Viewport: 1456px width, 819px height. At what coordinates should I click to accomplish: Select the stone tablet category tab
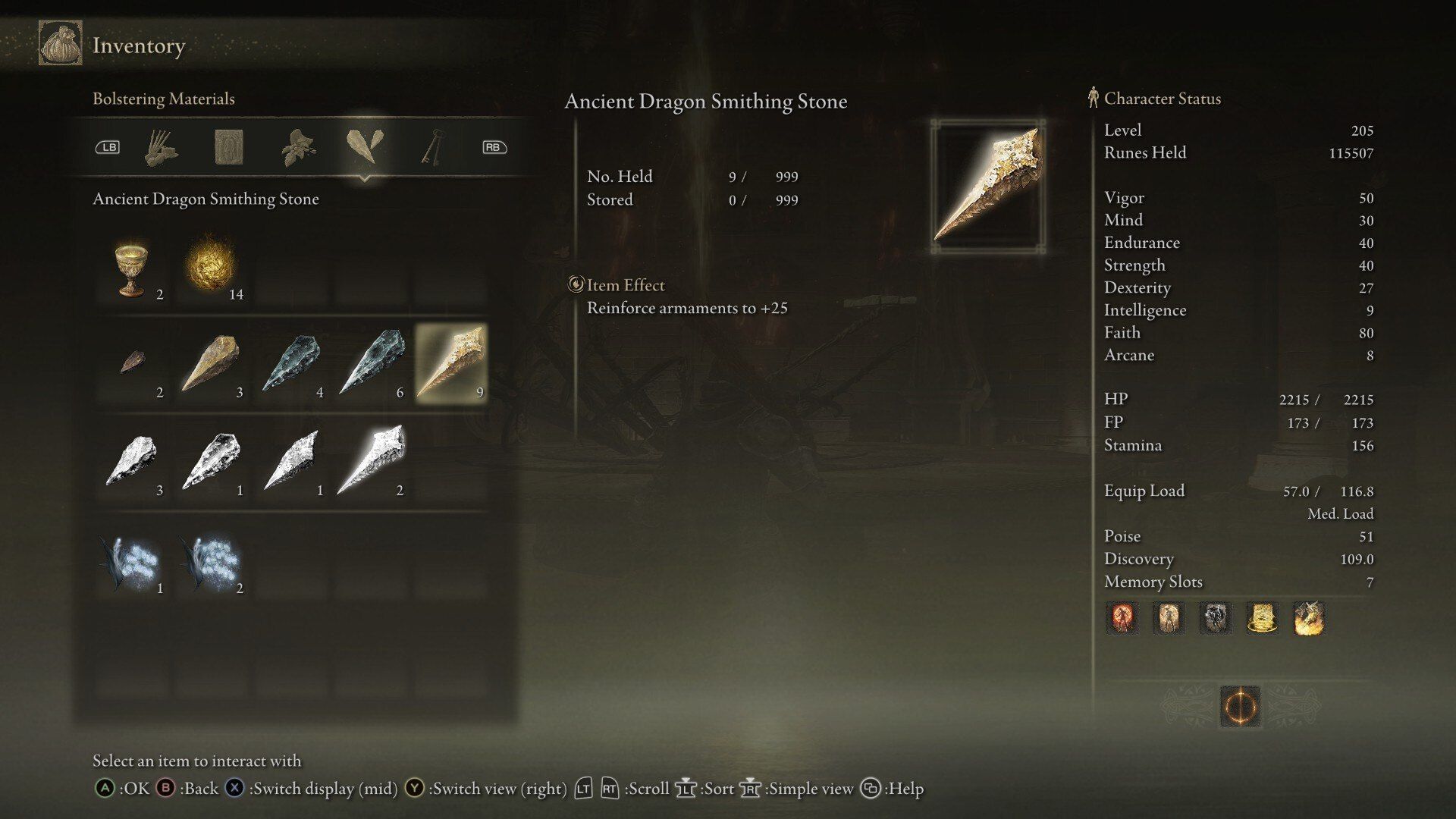click(x=228, y=147)
